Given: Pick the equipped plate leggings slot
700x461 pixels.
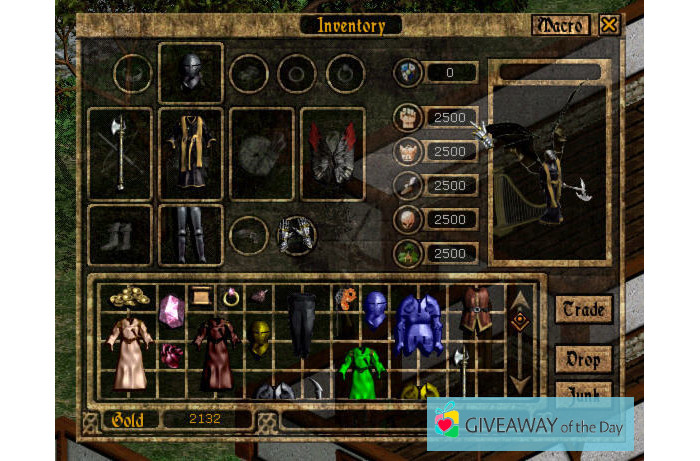Looking at the screenshot, I should (x=190, y=234).
